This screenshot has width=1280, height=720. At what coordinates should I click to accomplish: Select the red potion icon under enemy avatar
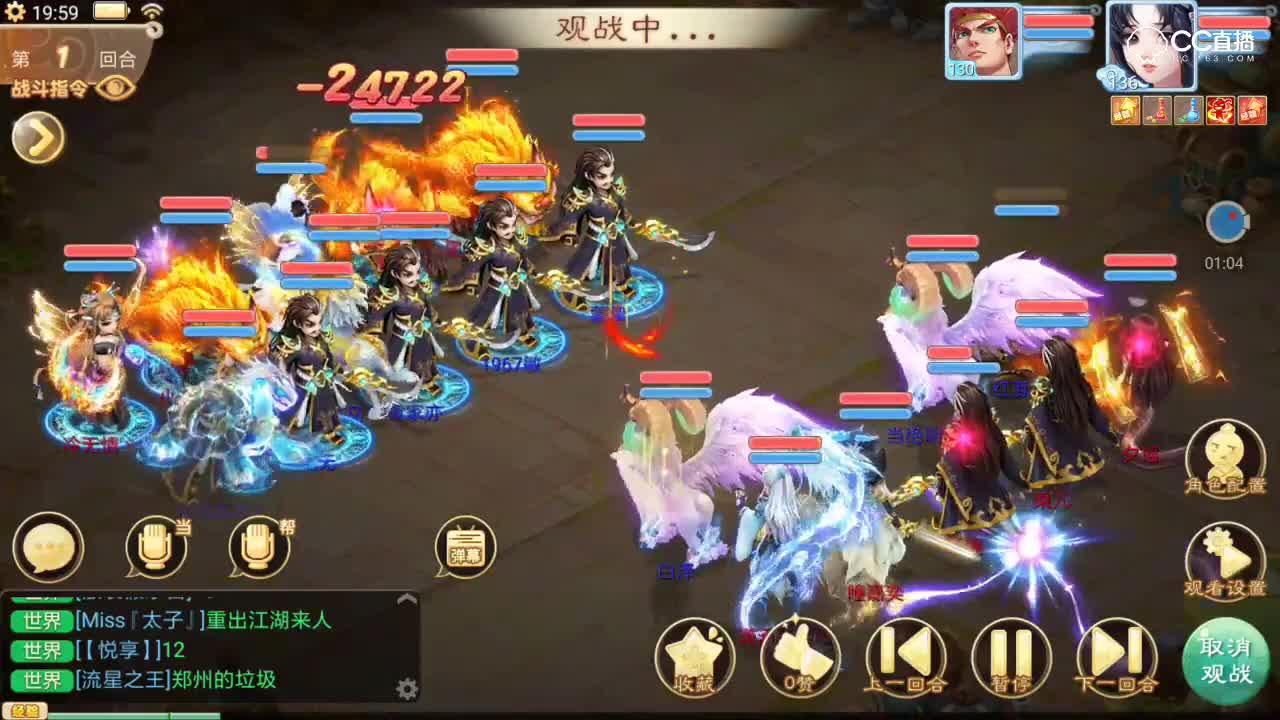click(1157, 110)
